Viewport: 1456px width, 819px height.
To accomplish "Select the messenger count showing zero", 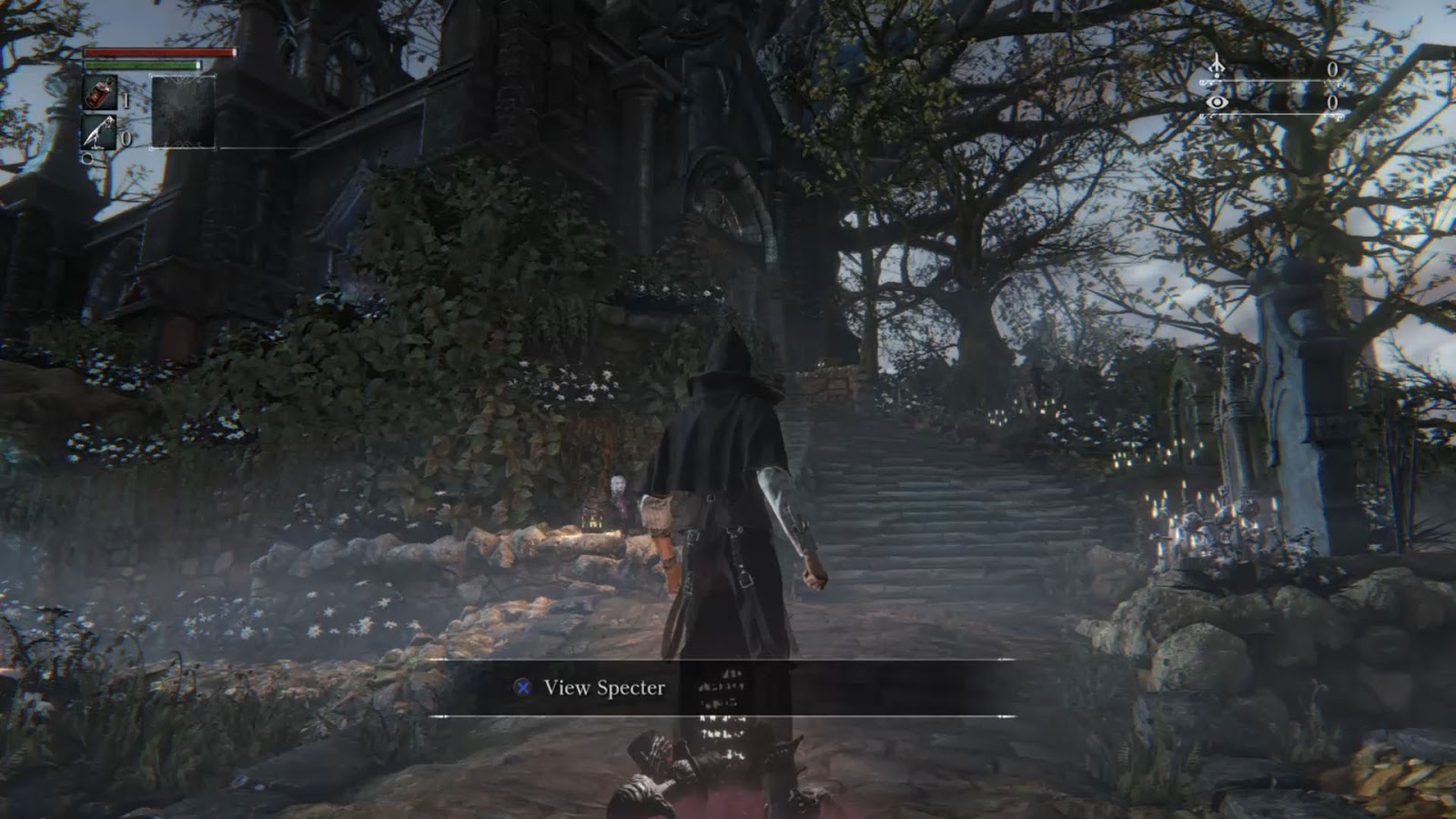I will pos(1332,68).
